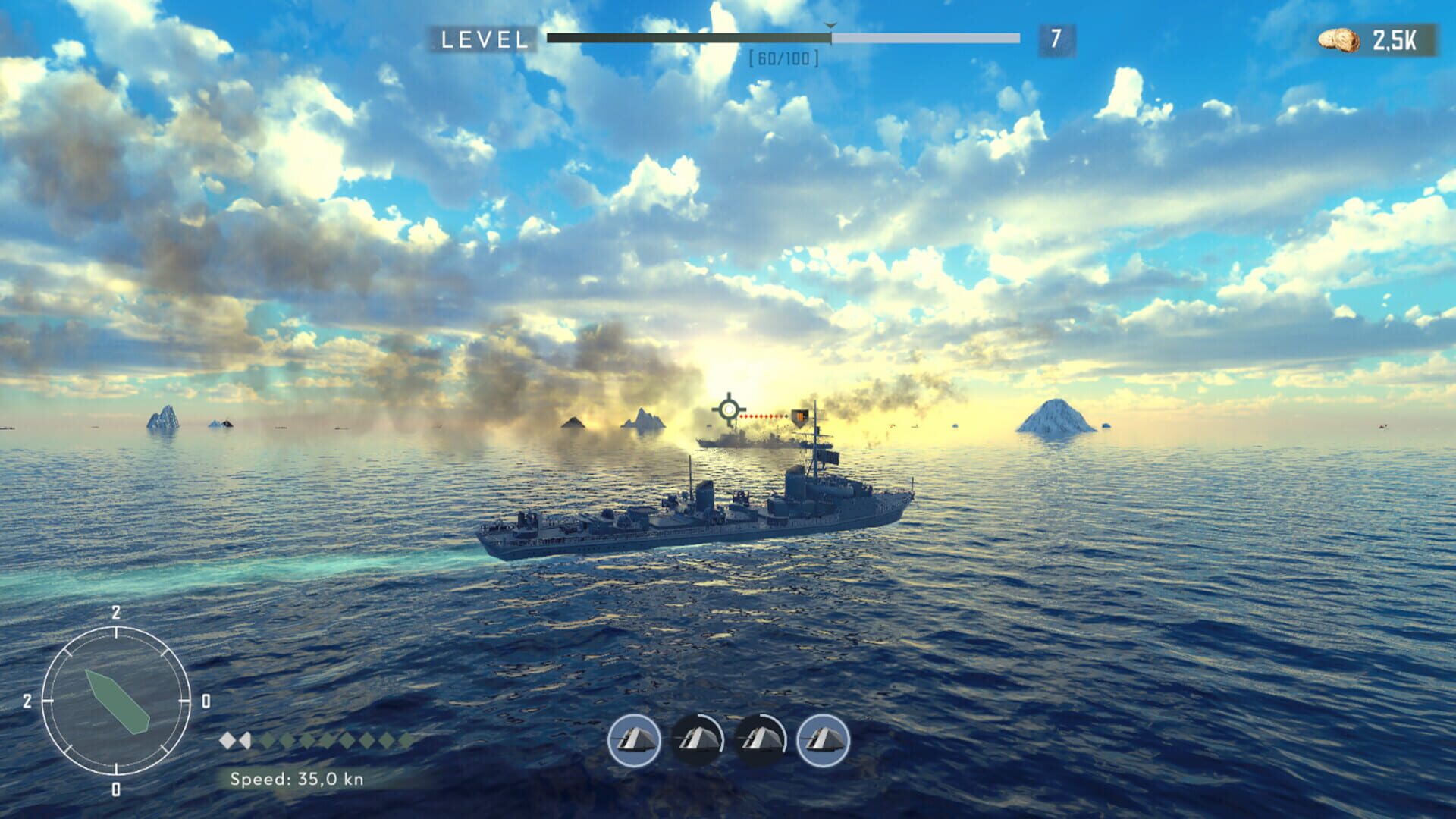Click the enemy ship's flag marker

coord(799,417)
